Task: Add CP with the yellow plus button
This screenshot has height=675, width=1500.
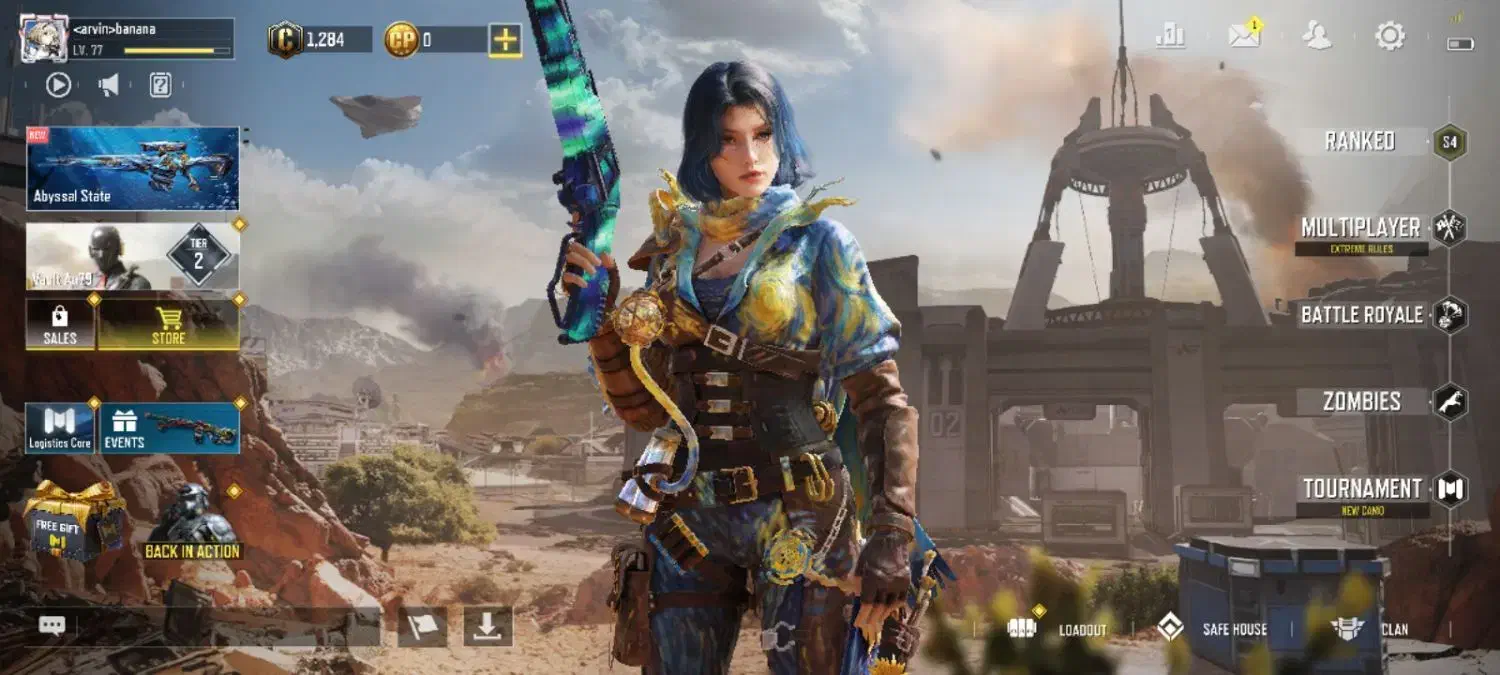Action: coord(504,40)
